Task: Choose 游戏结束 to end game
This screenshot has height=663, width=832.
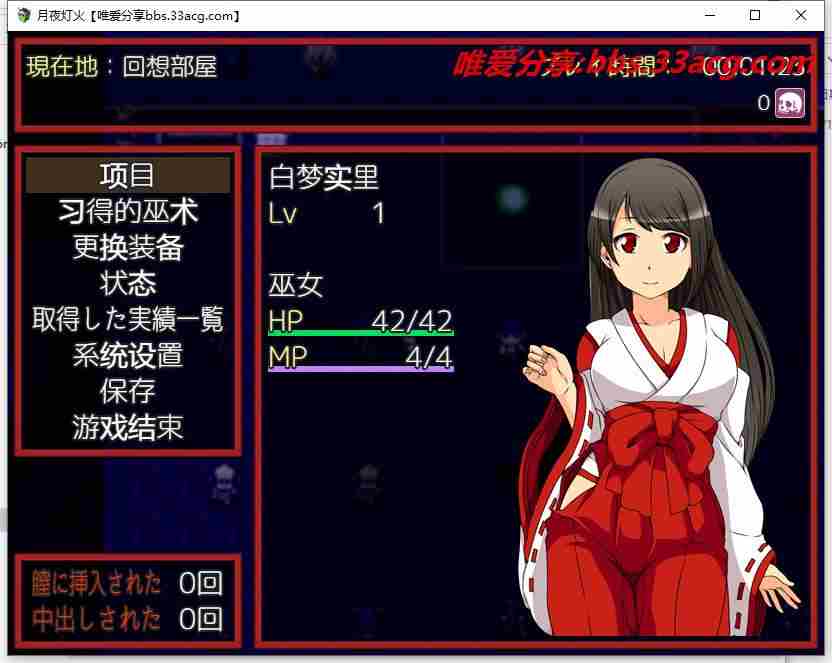Action: (128, 427)
